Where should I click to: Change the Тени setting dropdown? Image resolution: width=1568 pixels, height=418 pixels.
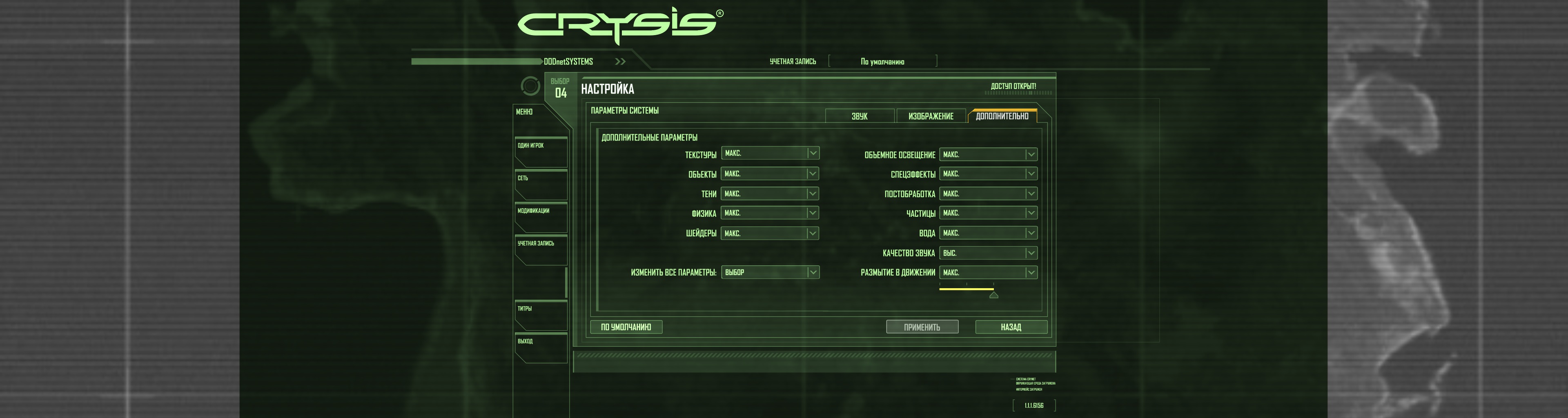point(770,193)
